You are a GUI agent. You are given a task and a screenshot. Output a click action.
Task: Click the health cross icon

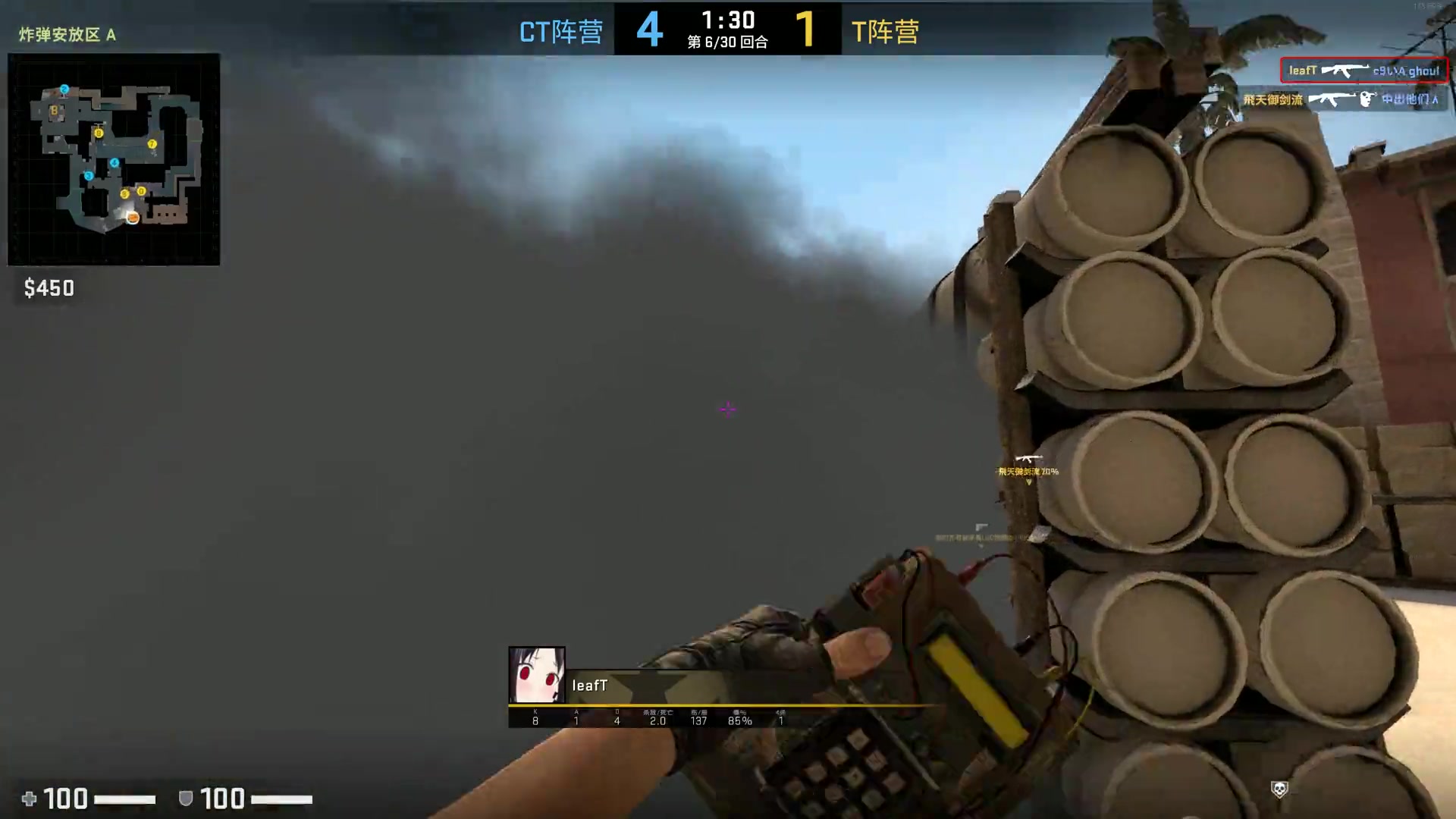click(29, 799)
